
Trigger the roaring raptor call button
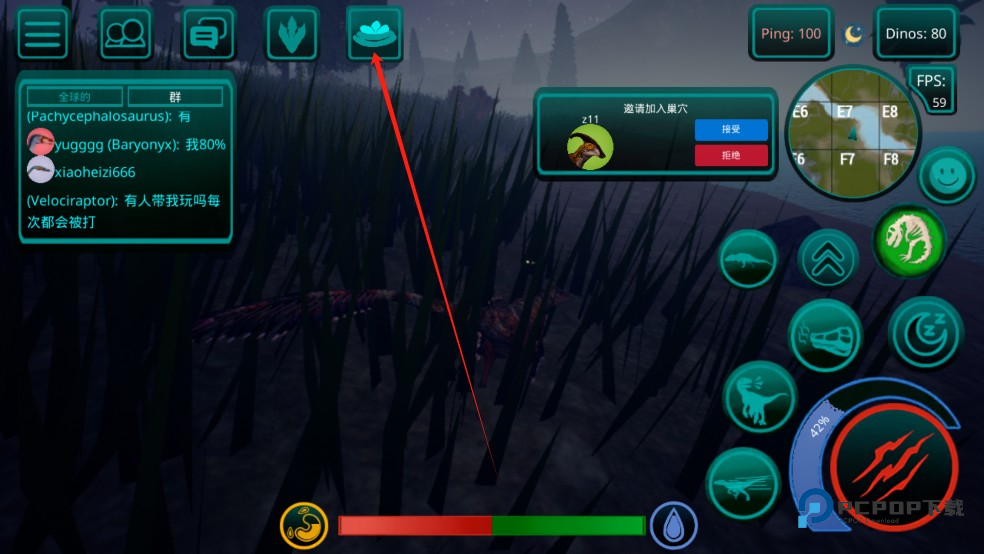[x=759, y=397]
